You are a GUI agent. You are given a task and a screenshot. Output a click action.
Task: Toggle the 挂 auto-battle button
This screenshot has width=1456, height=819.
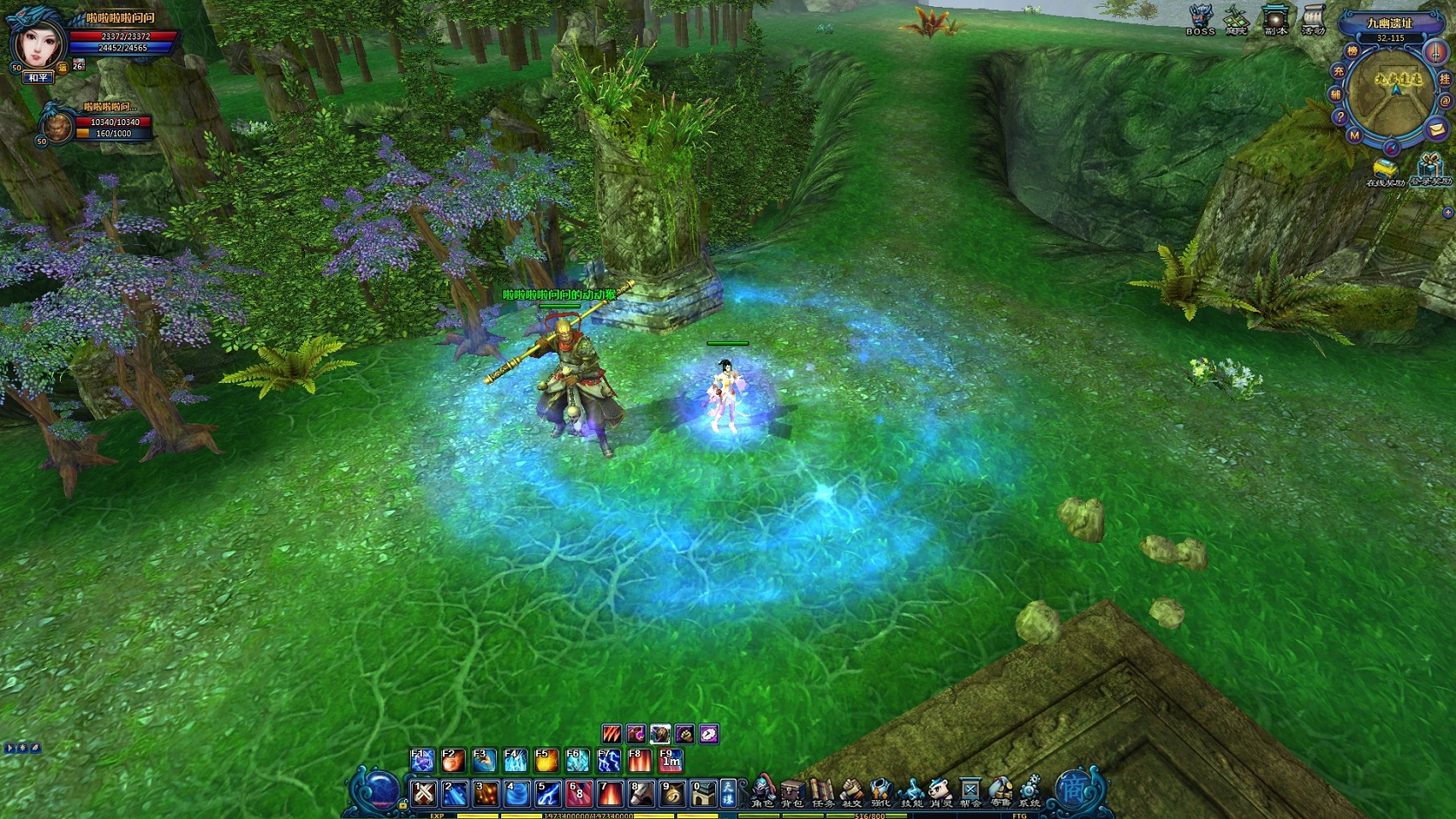pyautogui.click(x=1444, y=79)
